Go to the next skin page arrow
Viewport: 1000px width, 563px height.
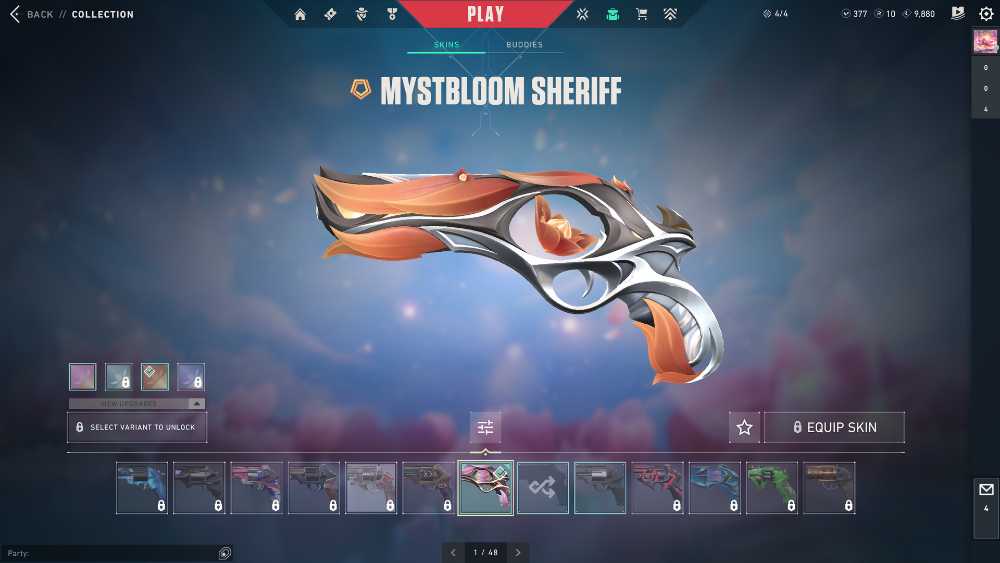coord(518,552)
